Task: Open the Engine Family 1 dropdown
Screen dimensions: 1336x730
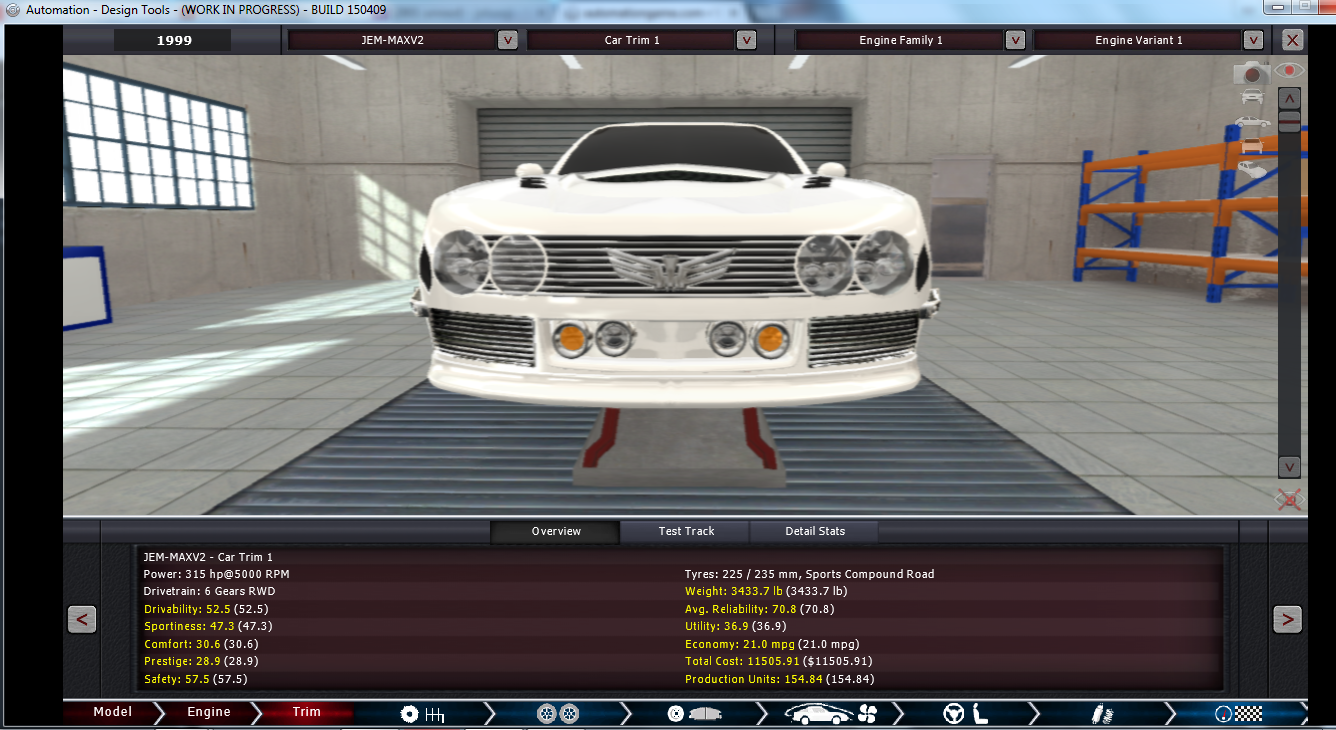Action: coord(1015,40)
